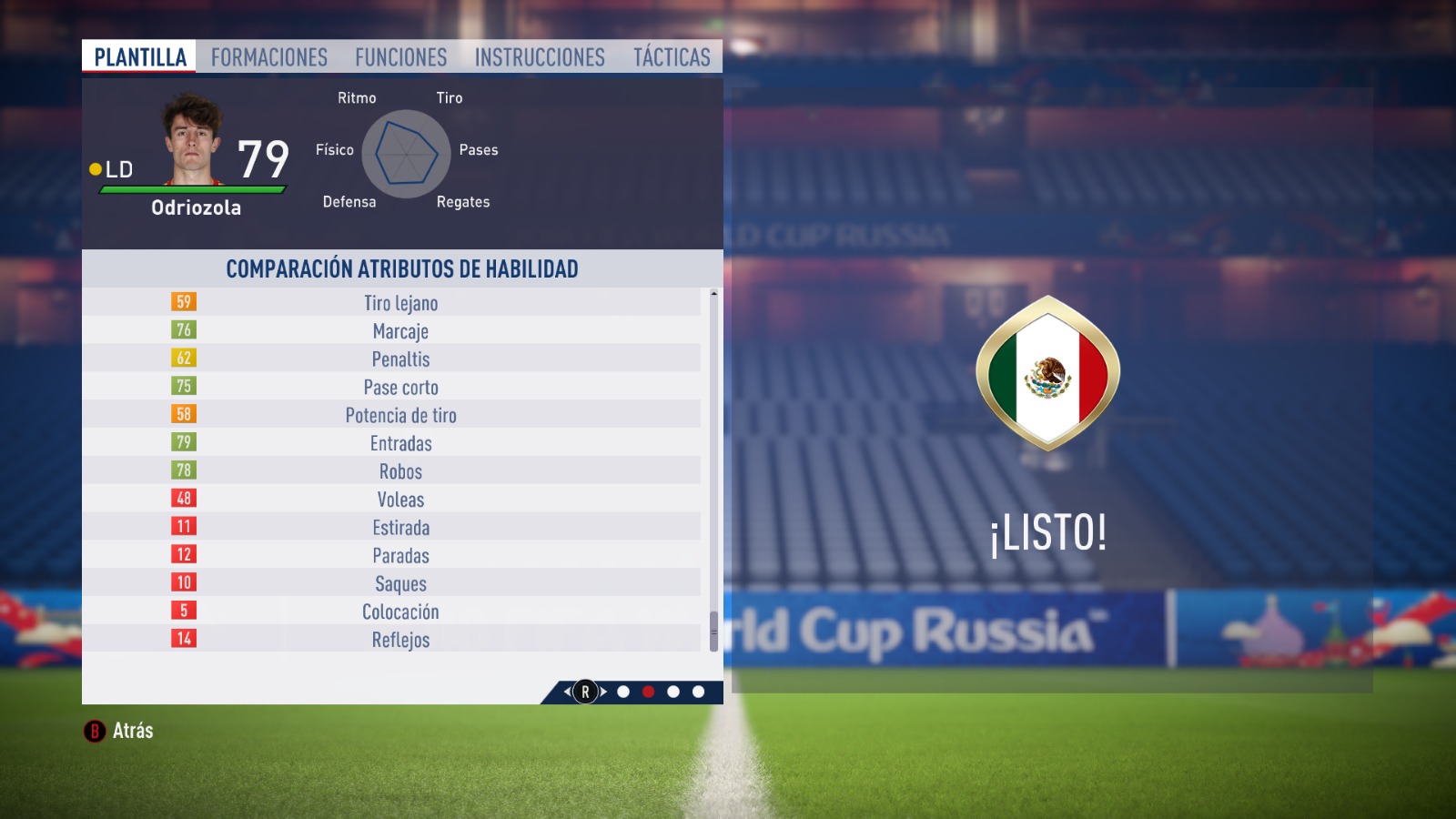This screenshot has width=1456, height=819.
Task: Choose the Voleas attribute row
Action: [x=400, y=500]
